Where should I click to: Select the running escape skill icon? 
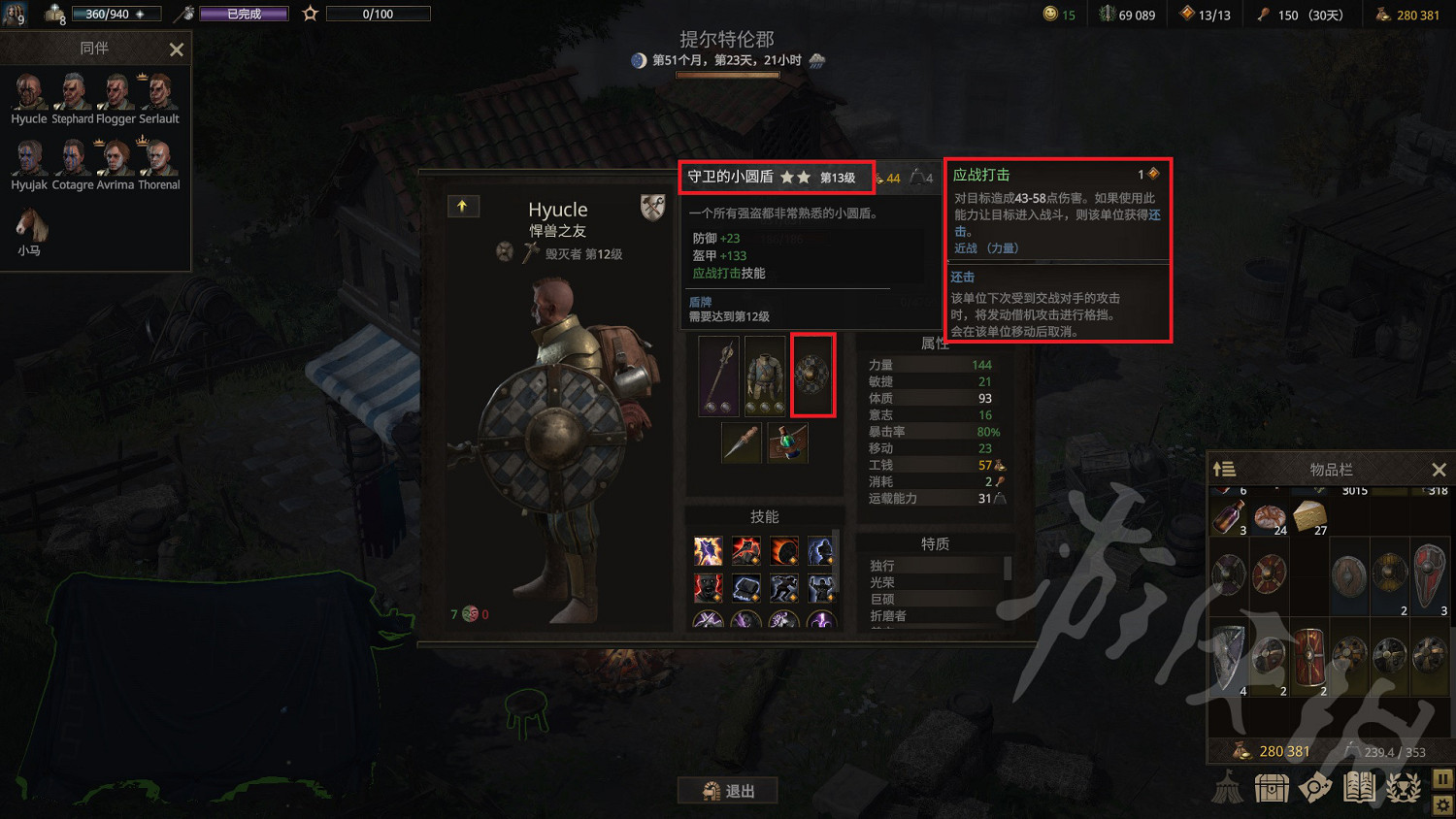784,589
